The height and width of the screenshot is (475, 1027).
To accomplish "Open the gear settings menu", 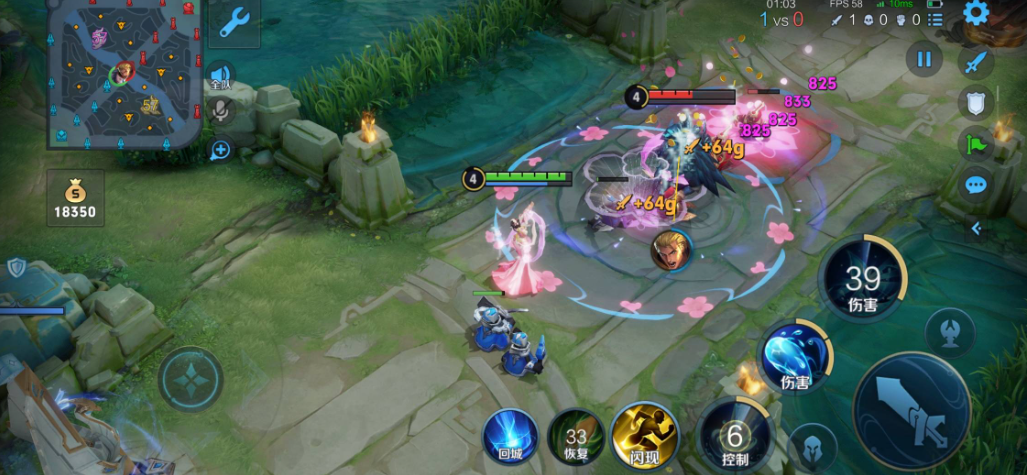I will click(x=976, y=13).
